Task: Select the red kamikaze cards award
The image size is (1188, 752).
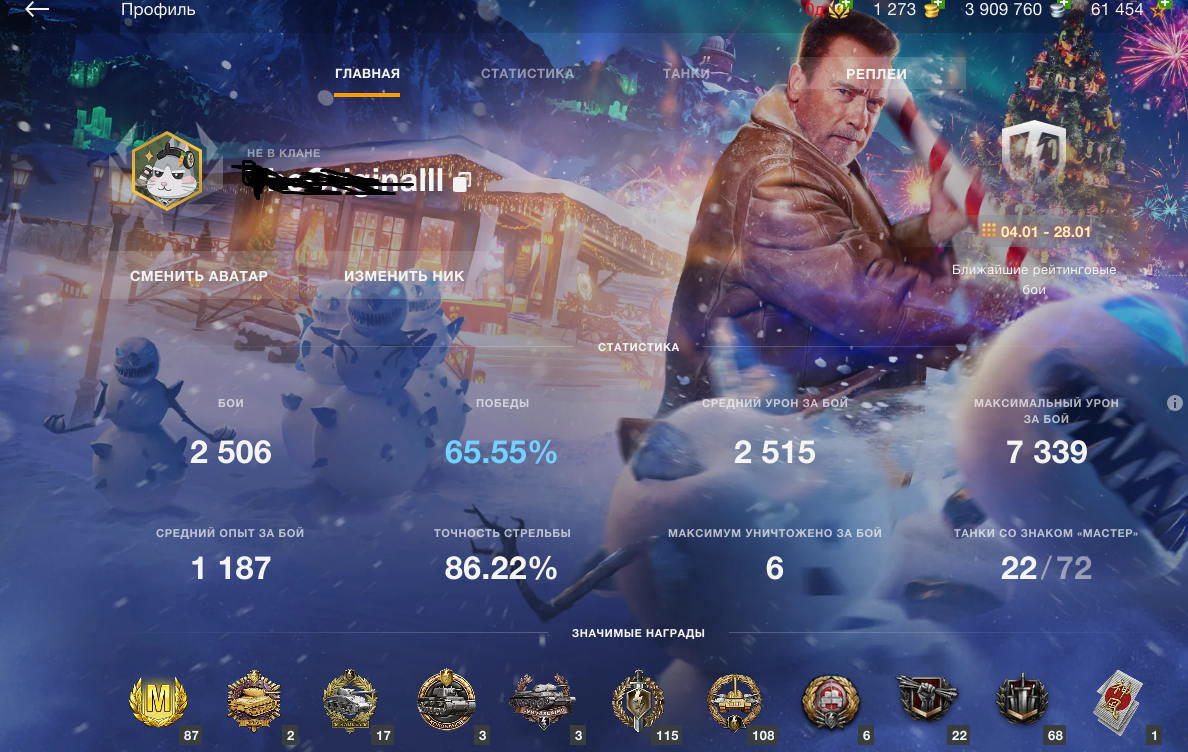Action: click(x=1119, y=697)
